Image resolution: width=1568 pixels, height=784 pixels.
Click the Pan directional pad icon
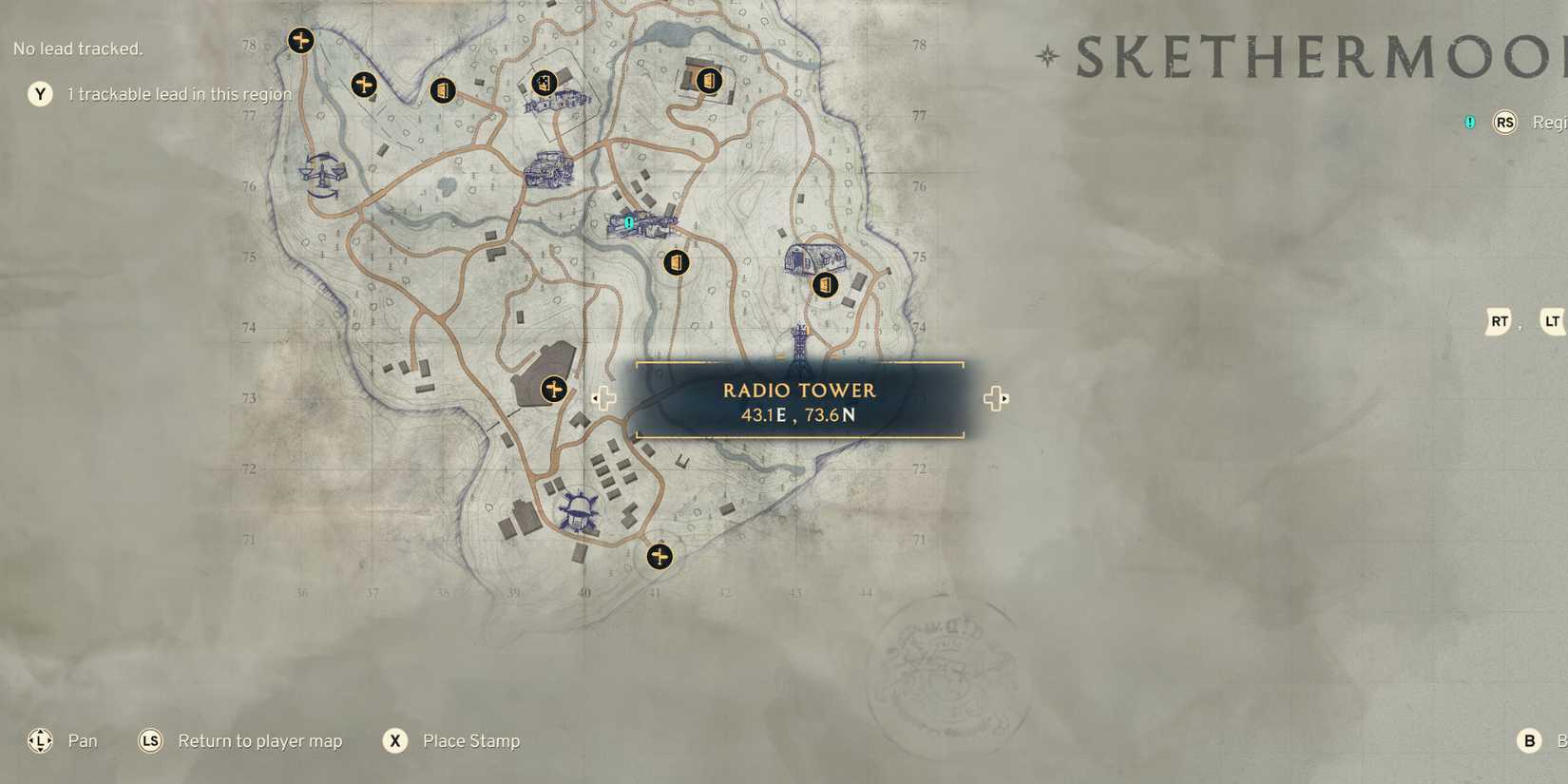pyautogui.click(x=39, y=740)
